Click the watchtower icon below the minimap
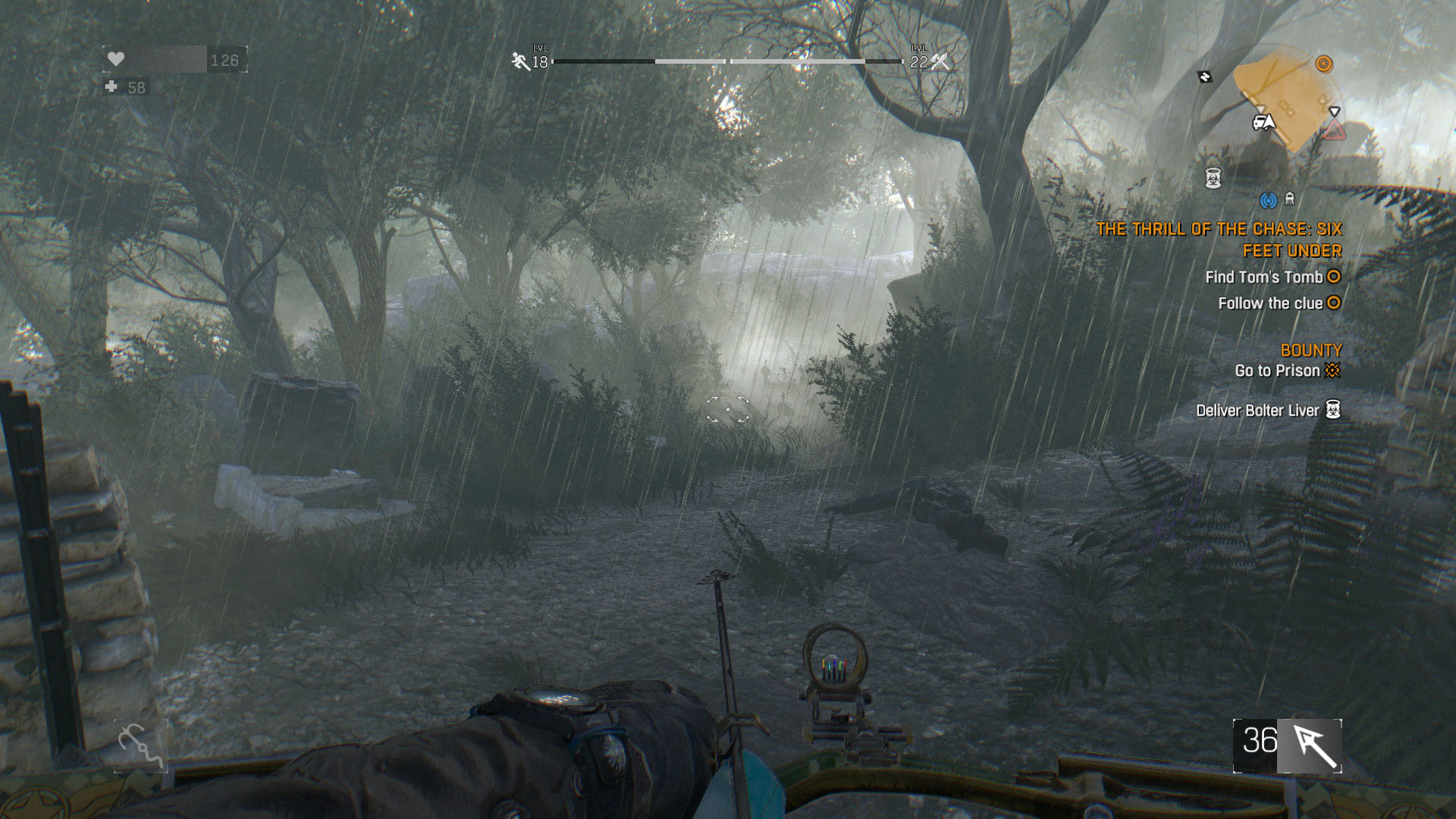Screen dimensions: 1456x819 tap(1290, 199)
